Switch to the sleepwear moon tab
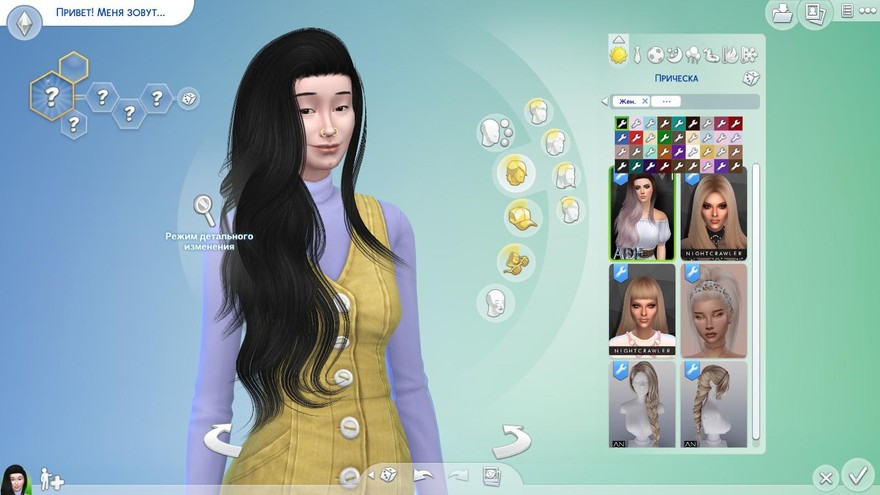 675,54
